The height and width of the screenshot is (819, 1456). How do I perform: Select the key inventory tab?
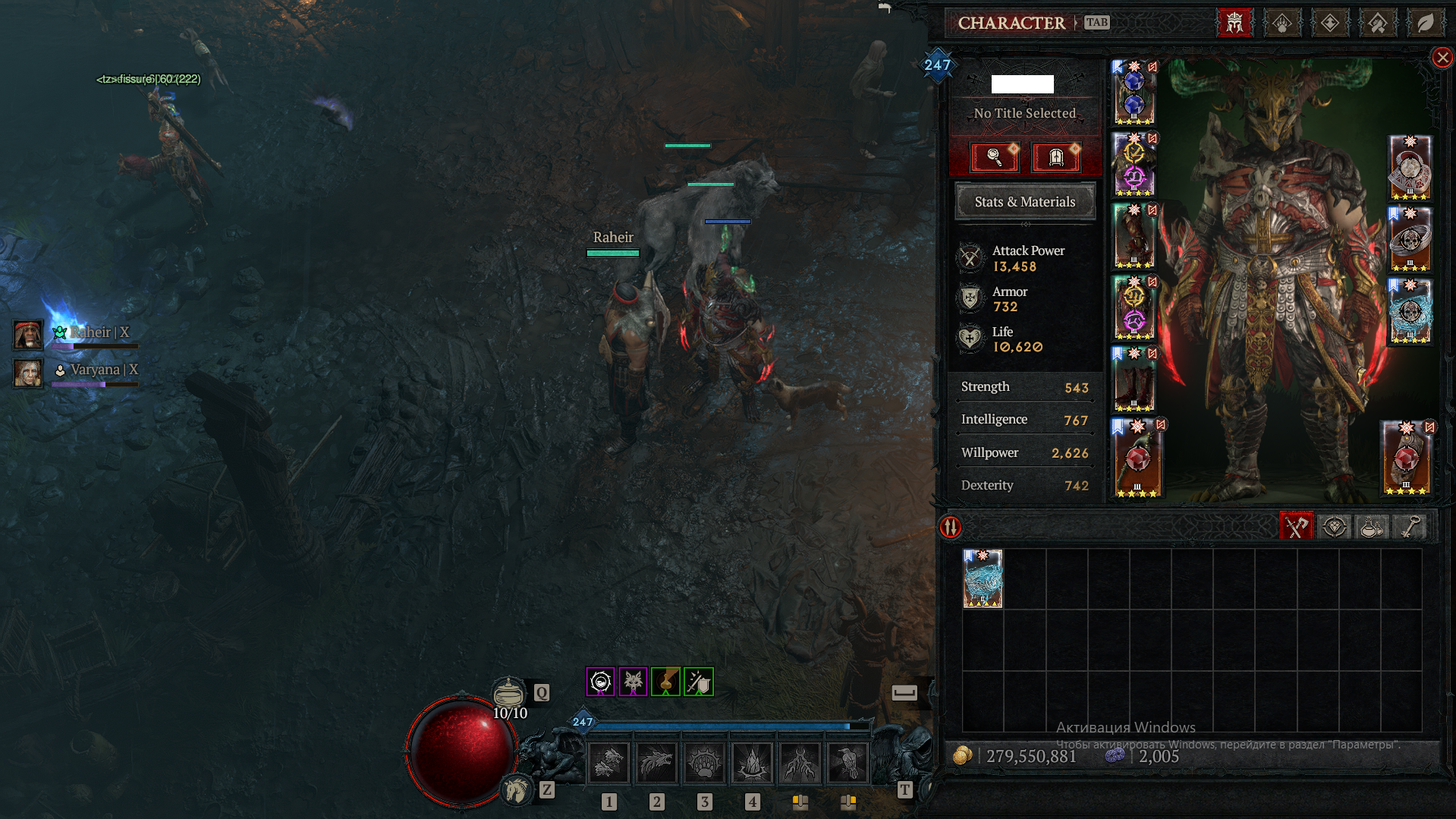(x=1409, y=527)
